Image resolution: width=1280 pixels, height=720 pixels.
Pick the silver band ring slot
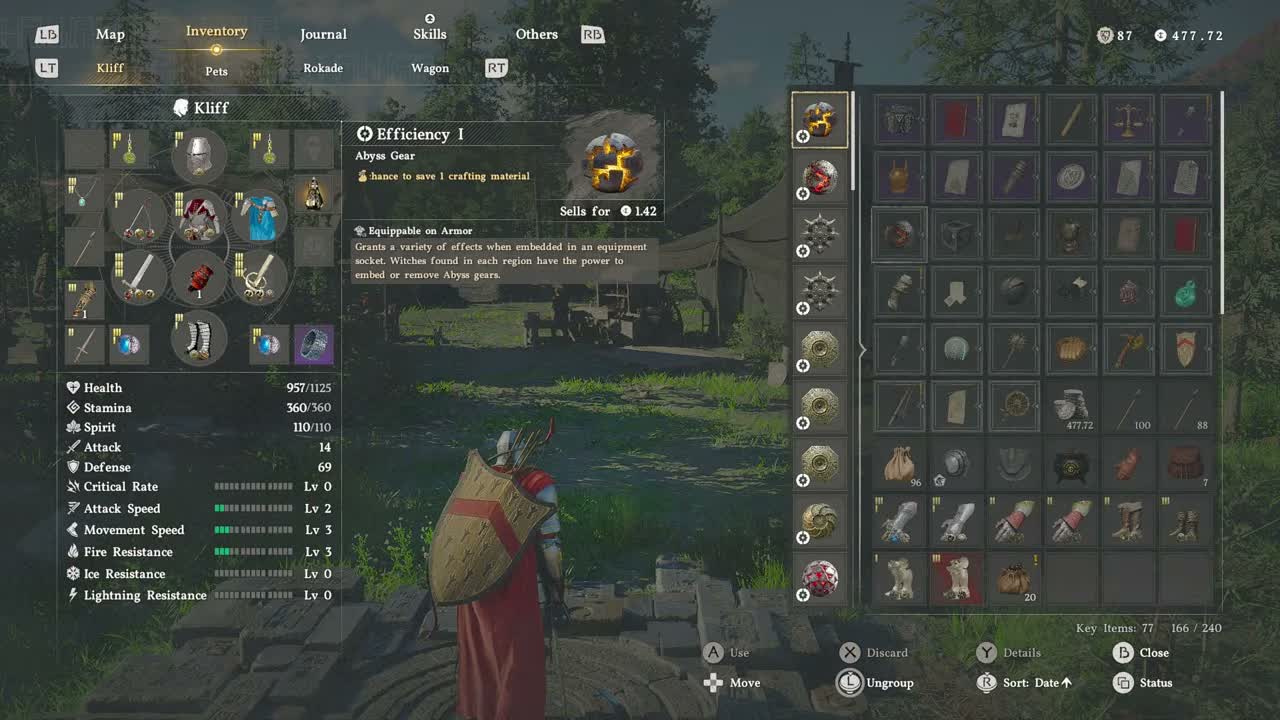[314, 345]
